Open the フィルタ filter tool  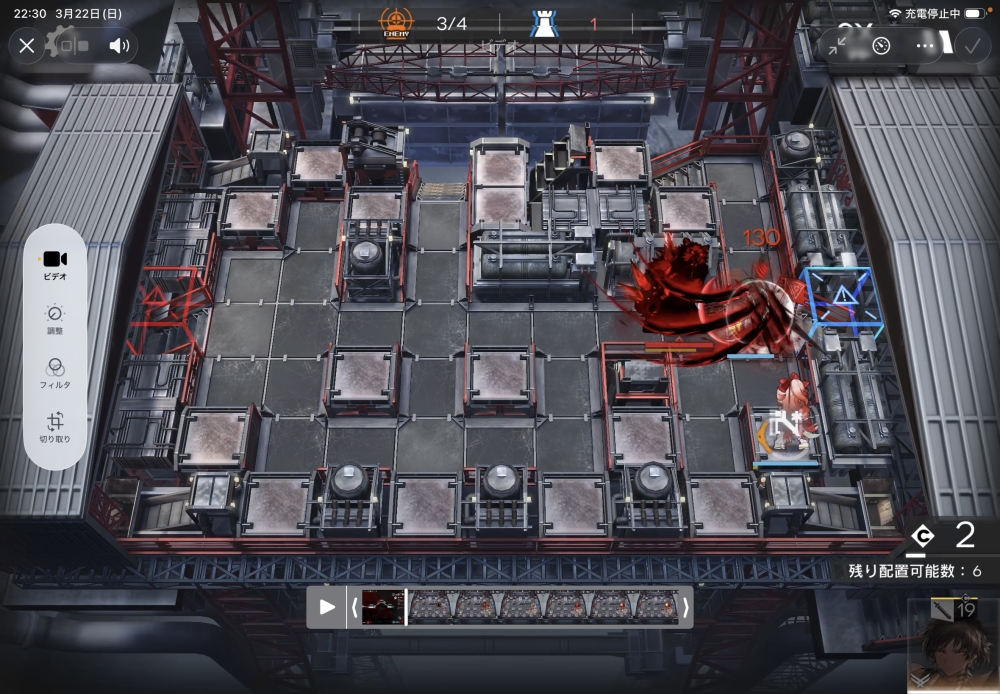tap(55, 372)
